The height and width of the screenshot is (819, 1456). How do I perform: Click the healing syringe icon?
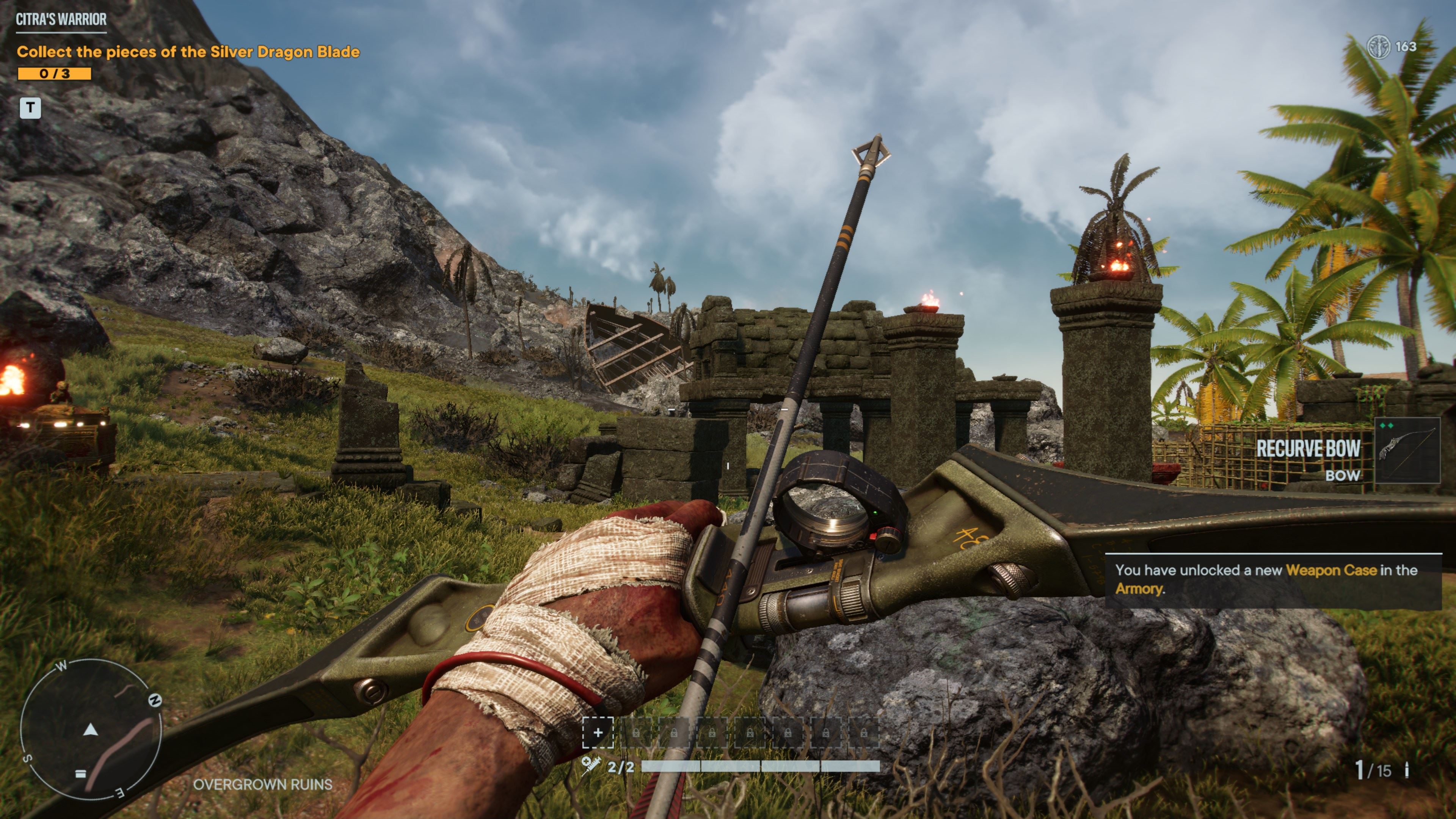591,766
